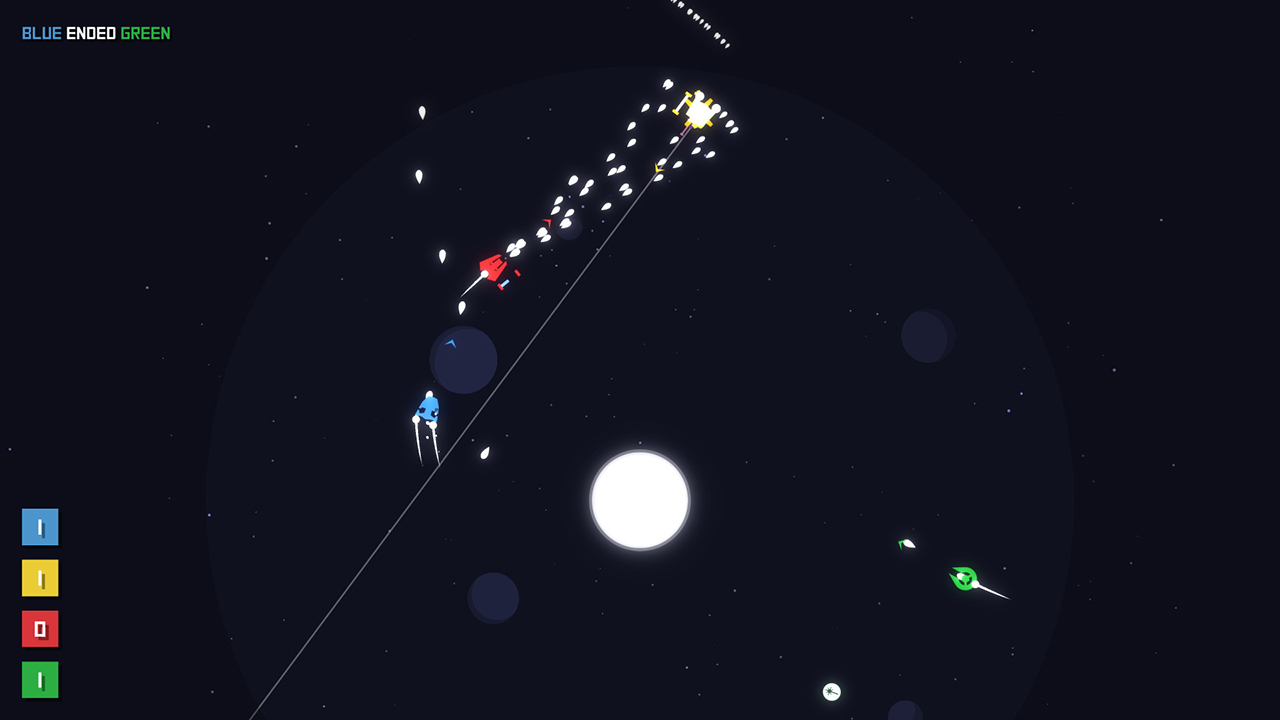Click the BLUE ENDED GREEN kill message

click(96, 31)
